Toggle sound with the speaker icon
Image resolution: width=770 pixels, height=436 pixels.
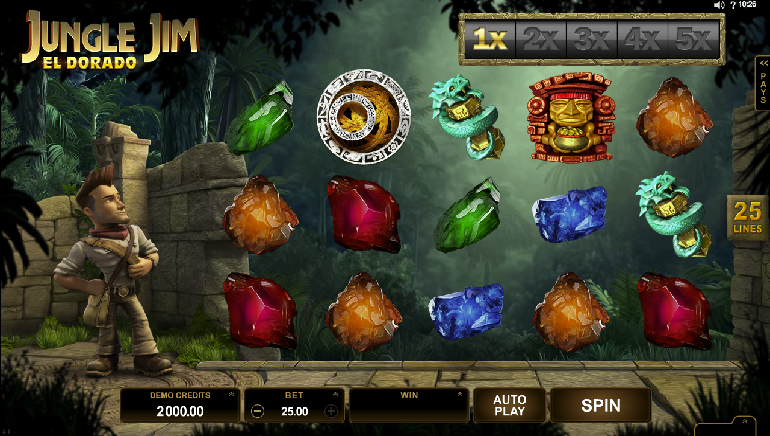pos(718,5)
